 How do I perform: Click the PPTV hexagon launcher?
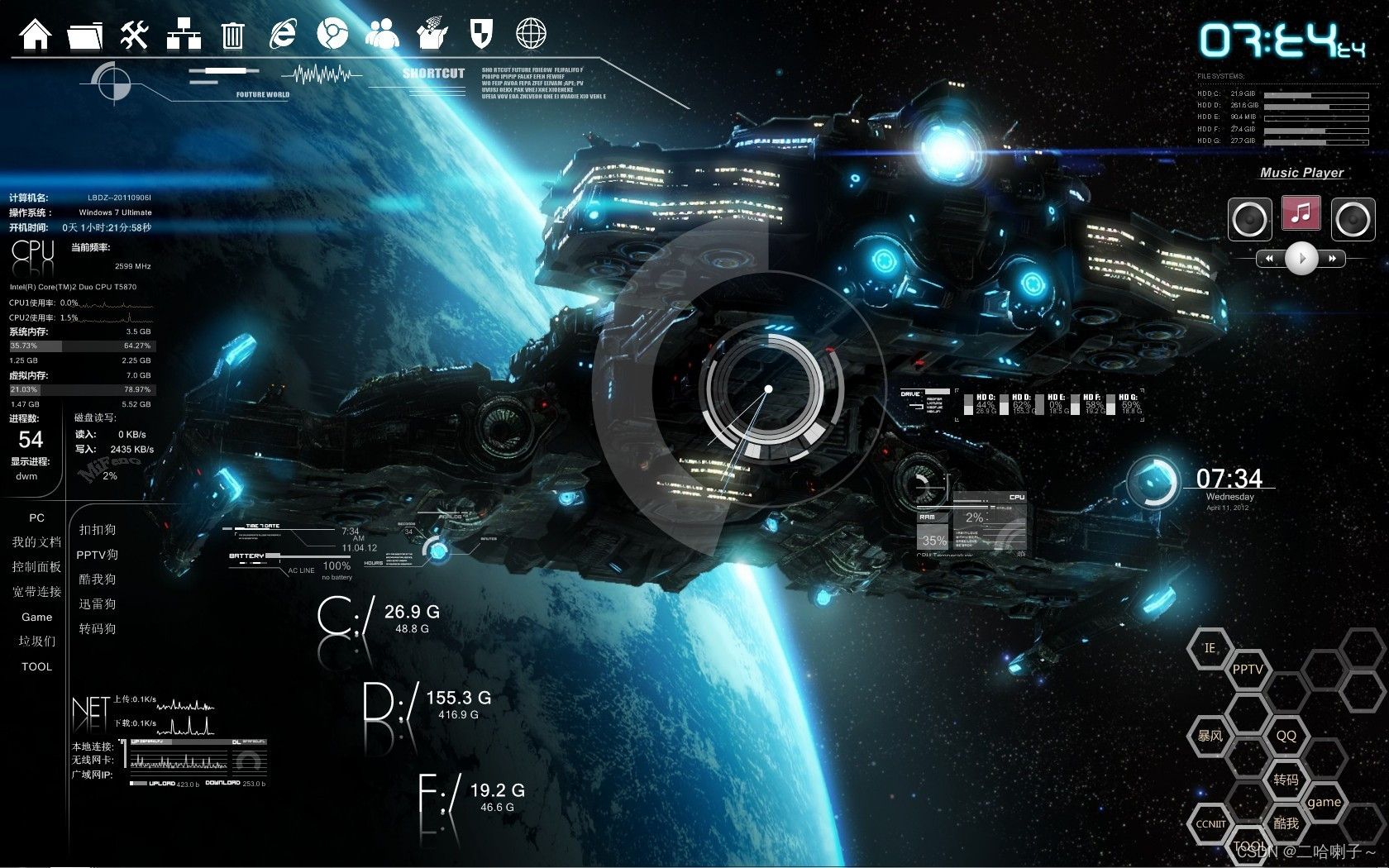click(x=1248, y=670)
